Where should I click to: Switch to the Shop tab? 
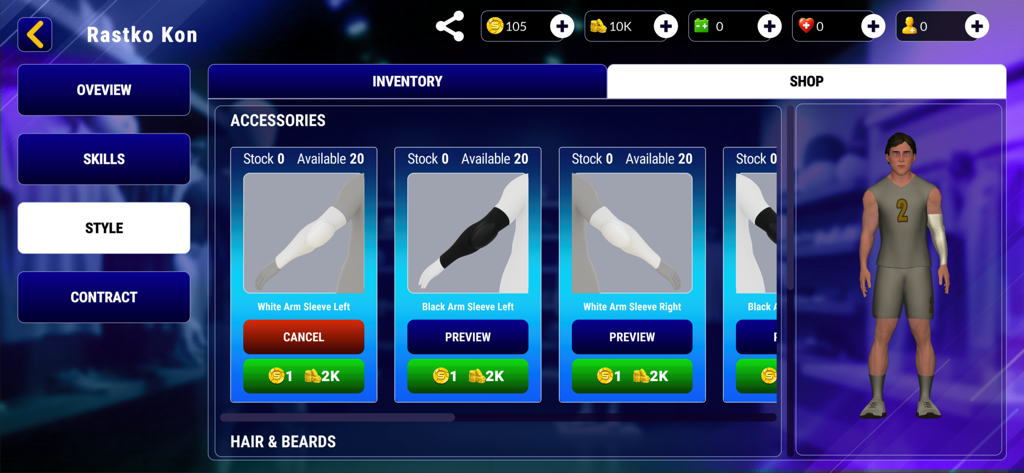coord(806,81)
